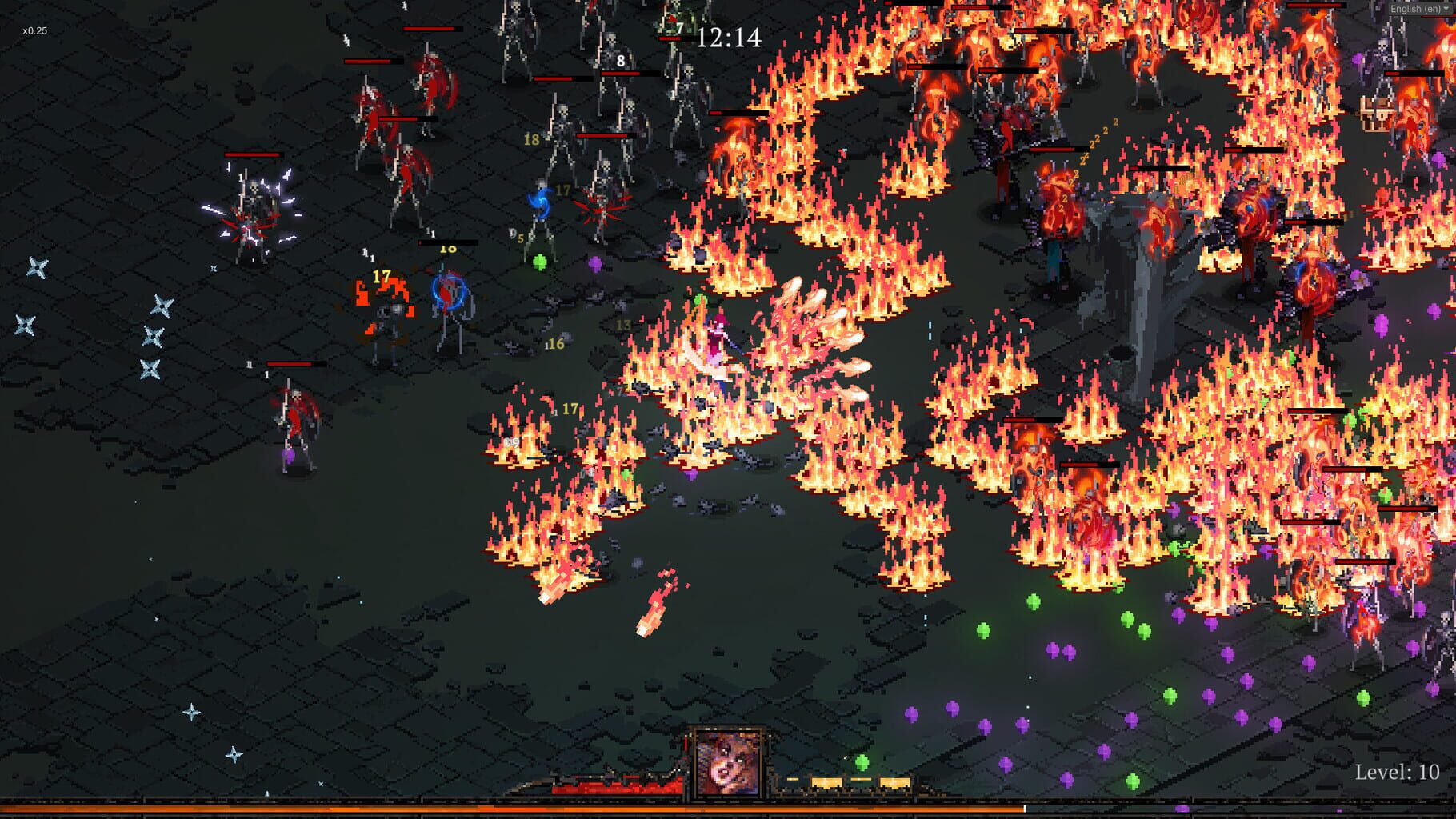Click the x0.25 speed multiplier indicator
This screenshot has width=1456, height=819.
(x=34, y=30)
